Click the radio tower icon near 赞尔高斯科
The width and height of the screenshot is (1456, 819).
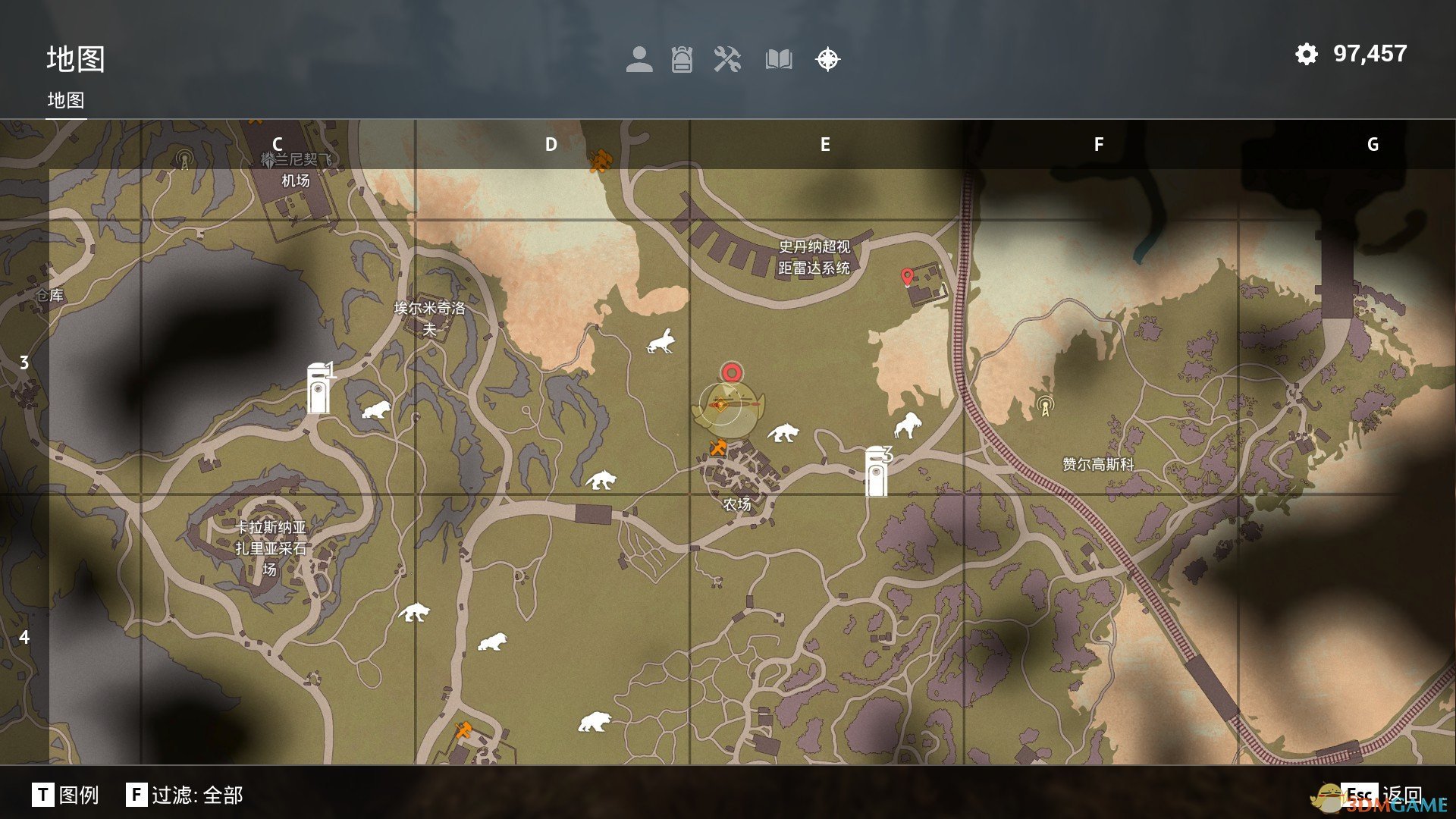click(x=1045, y=406)
